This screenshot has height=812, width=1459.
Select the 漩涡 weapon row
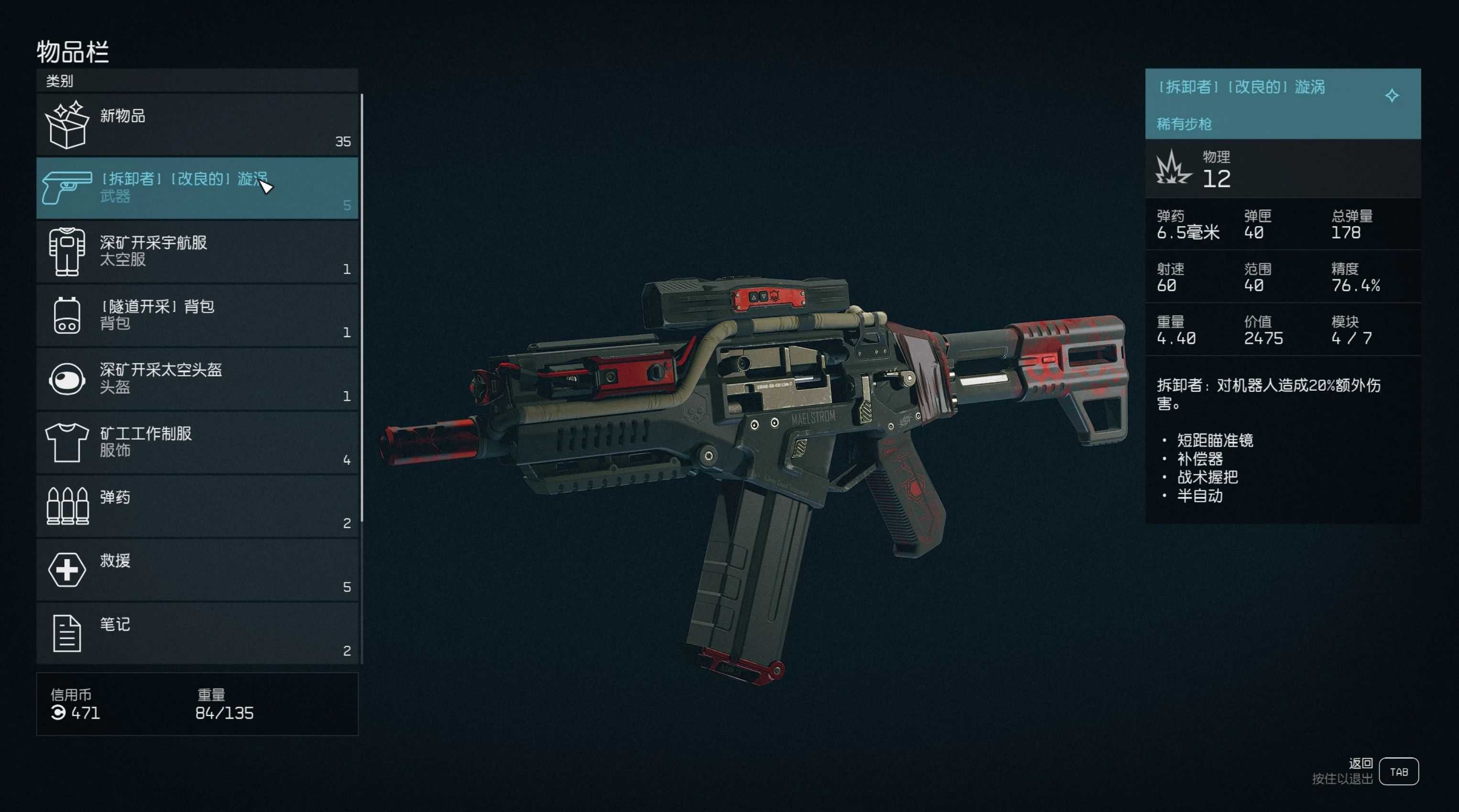pyautogui.click(x=197, y=188)
